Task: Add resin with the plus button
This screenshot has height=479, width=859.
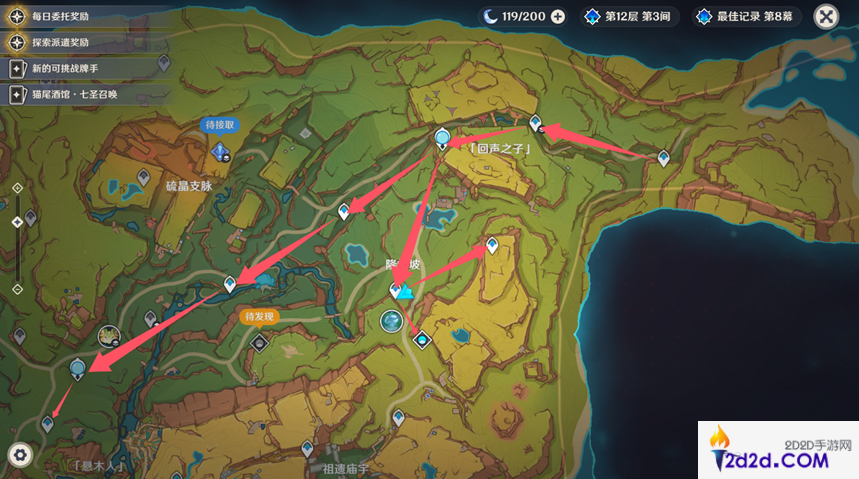Action: click(558, 16)
